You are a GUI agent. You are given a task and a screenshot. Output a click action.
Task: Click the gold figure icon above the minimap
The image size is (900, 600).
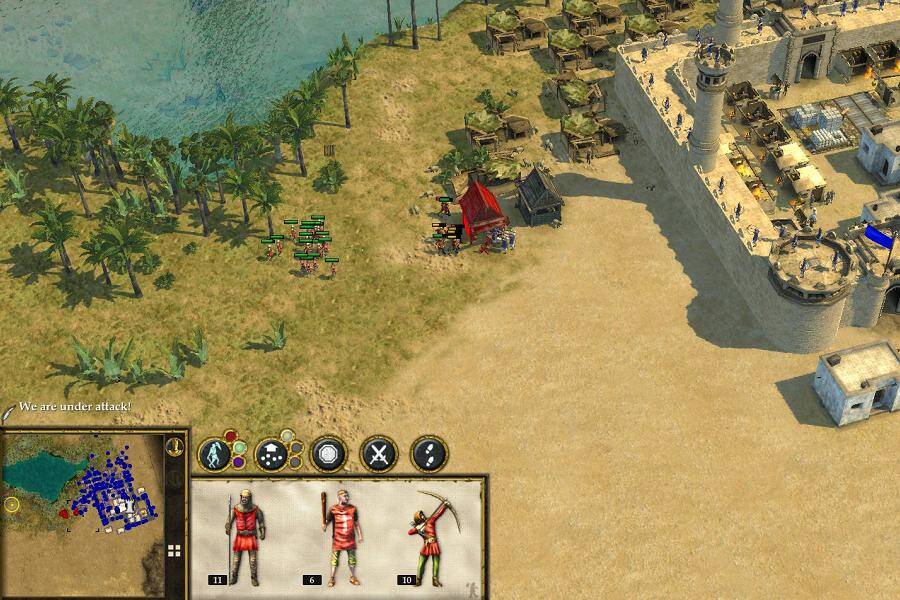coord(174,446)
